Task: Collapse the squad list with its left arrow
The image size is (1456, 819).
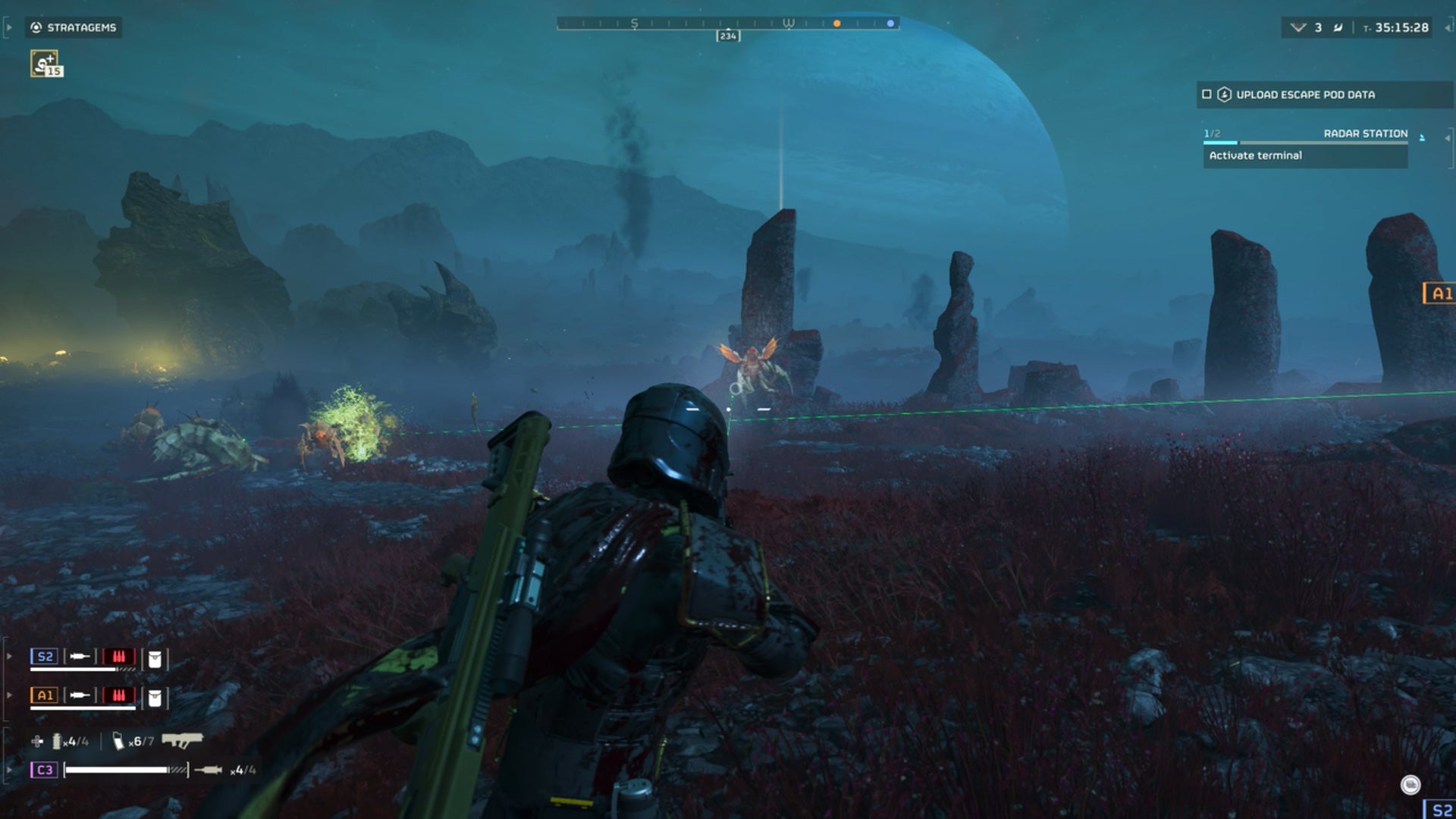Action: tap(9, 656)
